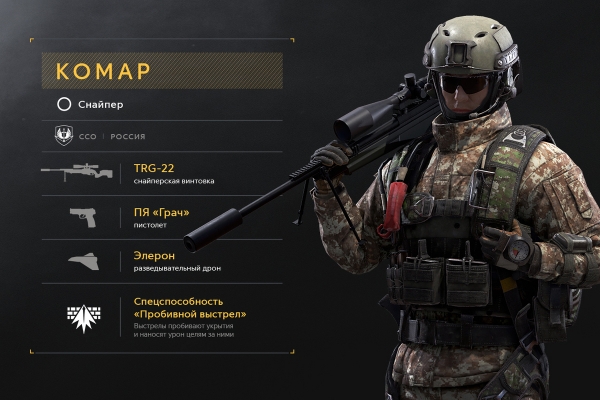
Task: Select the ССО Россия faction emblem
Action: (x=64, y=136)
